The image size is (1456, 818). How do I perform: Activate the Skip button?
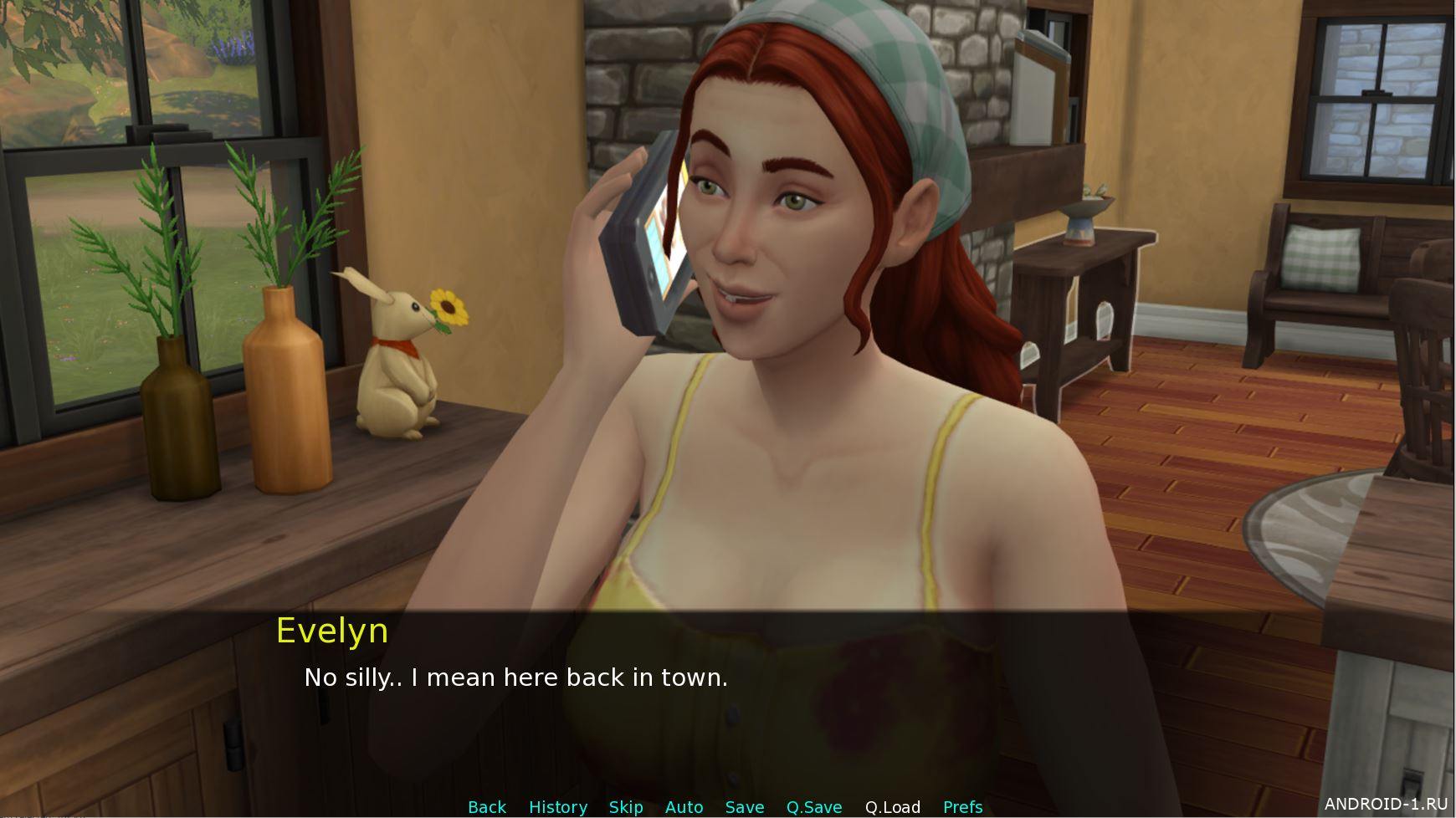point(625,807)
